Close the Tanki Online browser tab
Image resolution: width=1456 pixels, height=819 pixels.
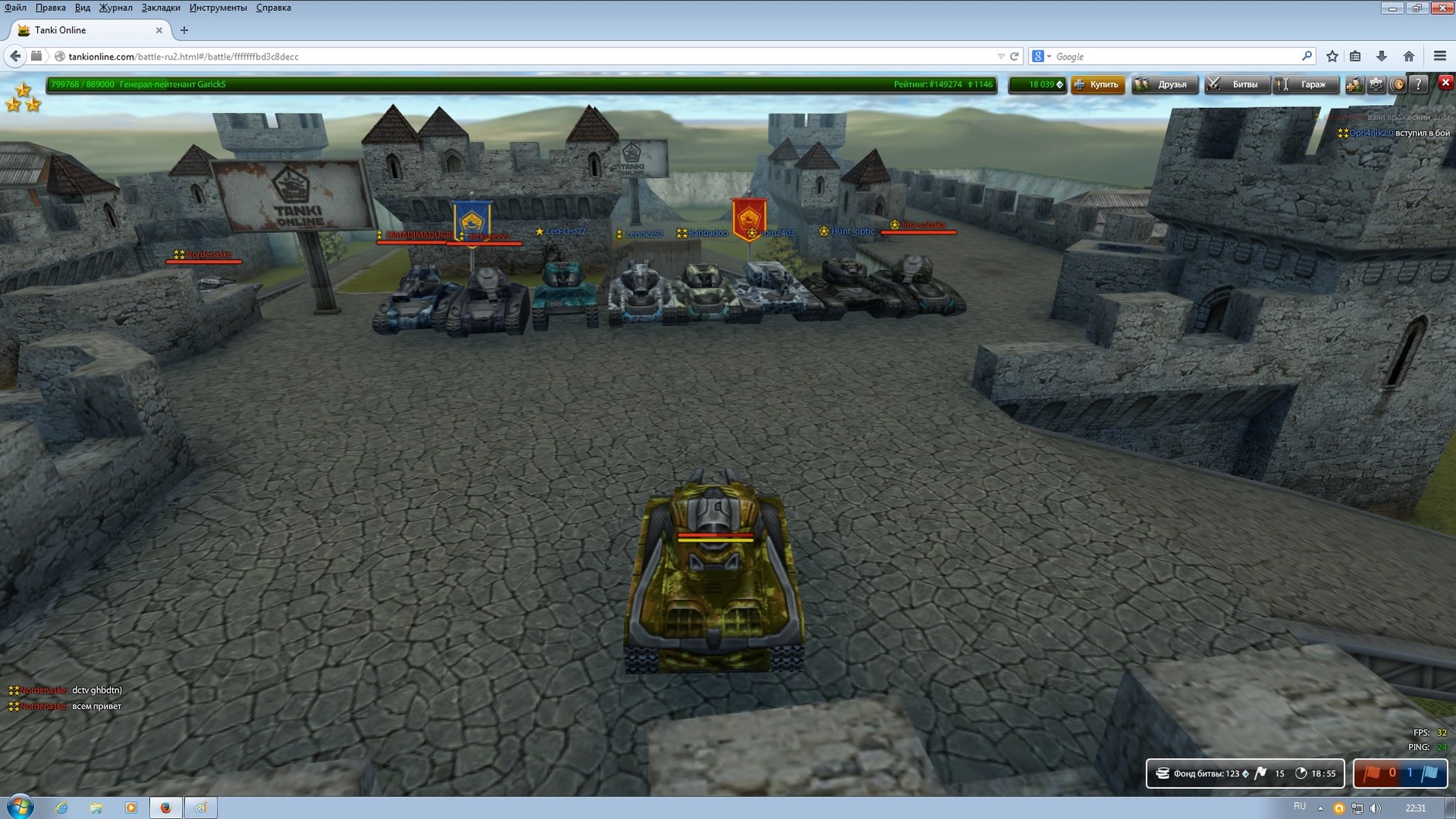(159, 30)
